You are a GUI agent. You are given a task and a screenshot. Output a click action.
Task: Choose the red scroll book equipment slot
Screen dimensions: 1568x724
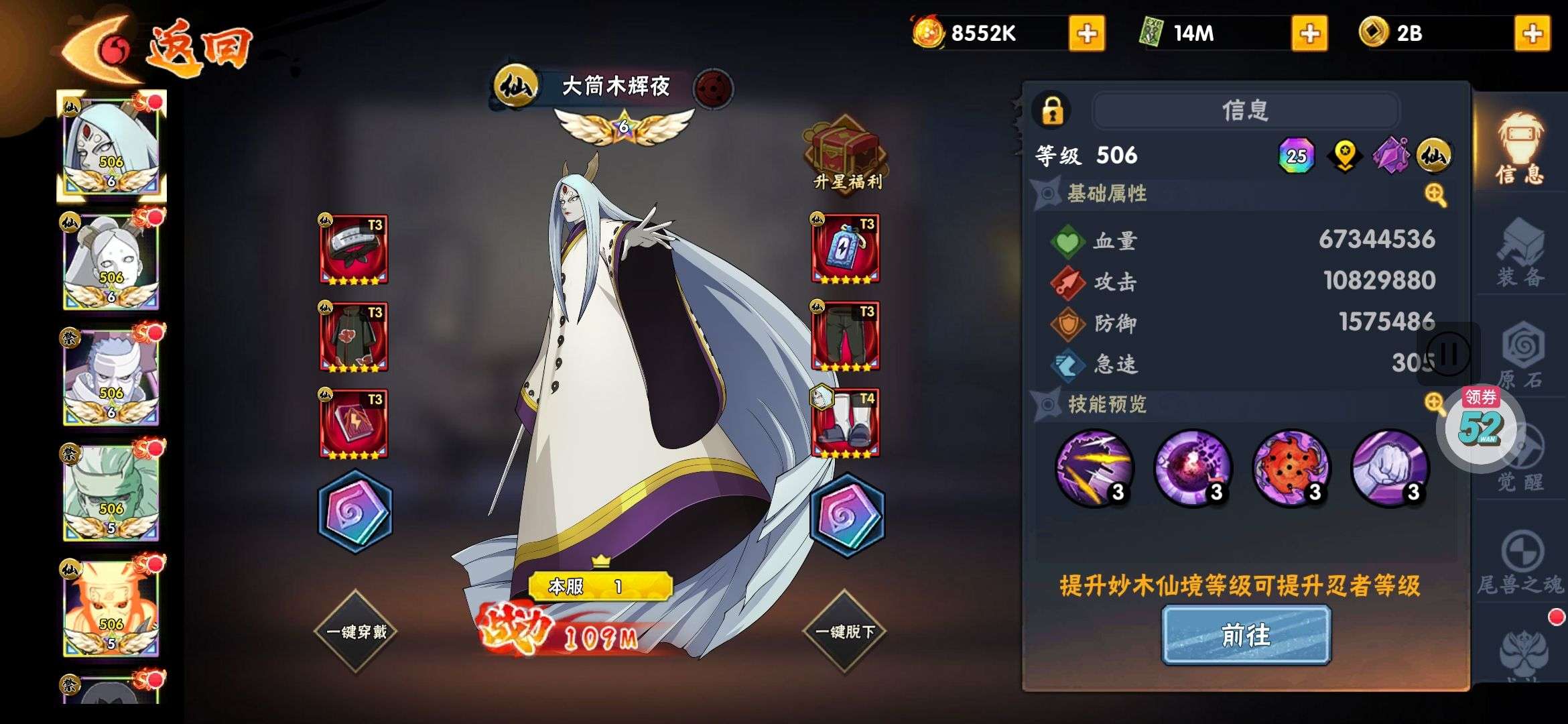click(354, 424)
